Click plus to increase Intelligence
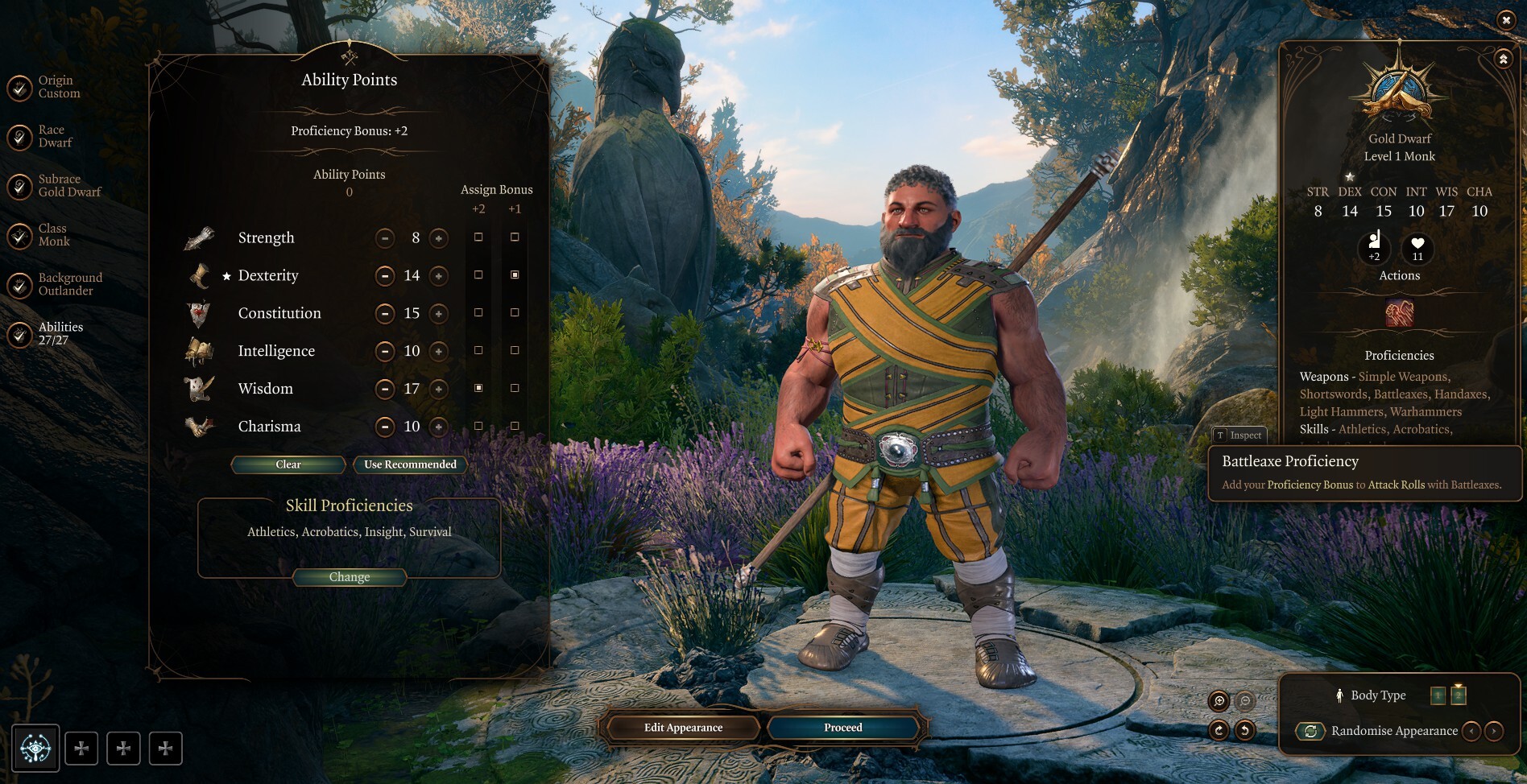The width and height of the screenshot is (1527, 784). click(x=437, y=350)
